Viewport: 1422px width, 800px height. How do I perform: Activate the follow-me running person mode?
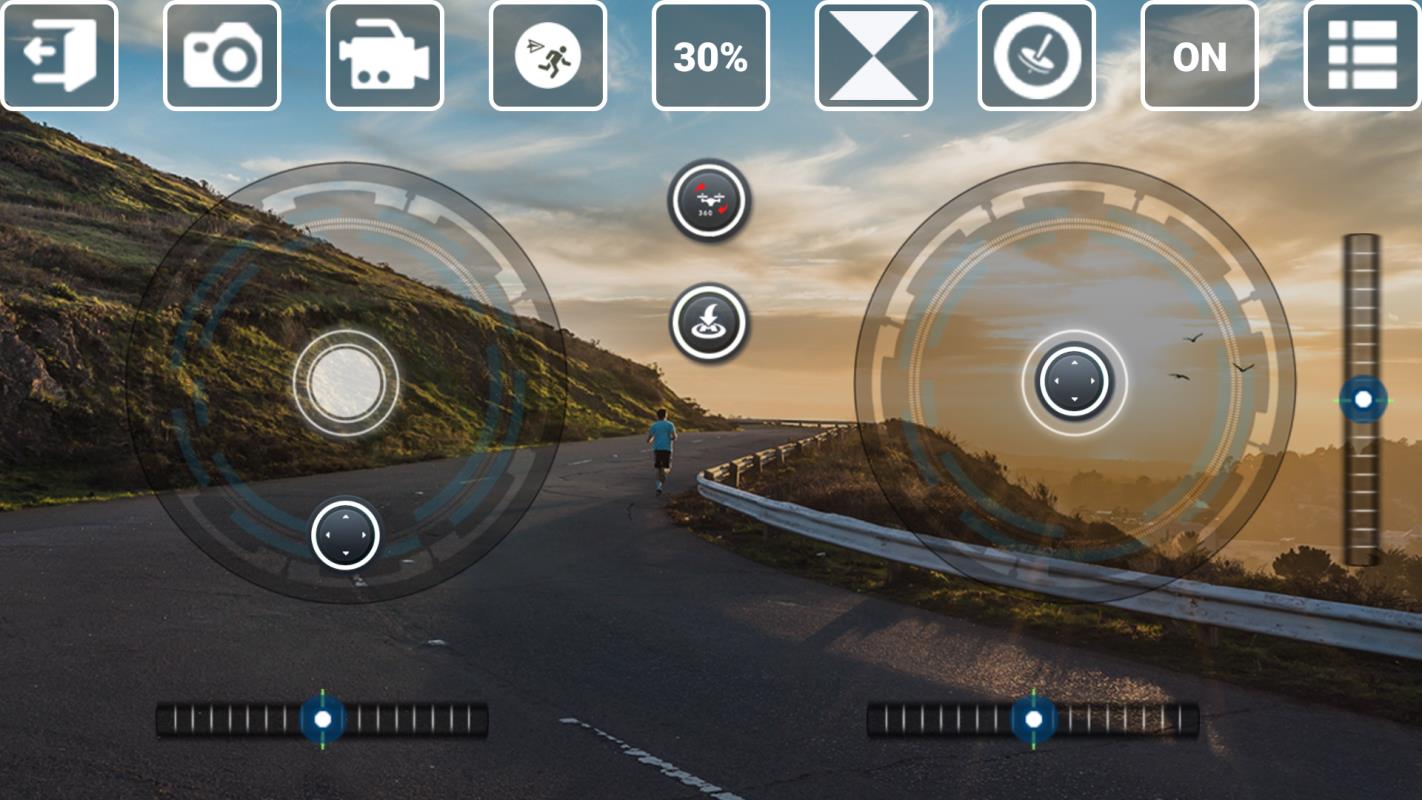tap(548, 56)
